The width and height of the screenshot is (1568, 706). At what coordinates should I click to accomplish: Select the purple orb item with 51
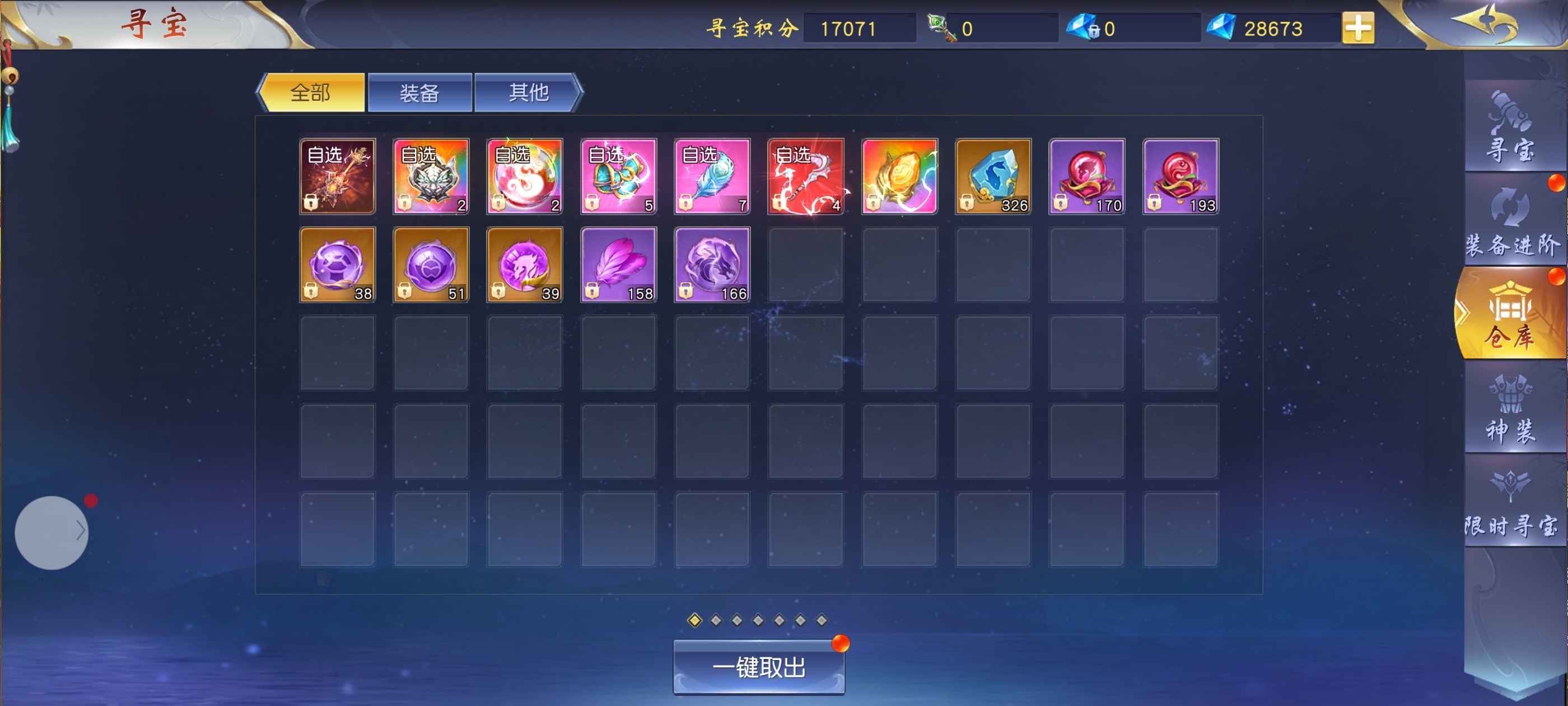431,264
